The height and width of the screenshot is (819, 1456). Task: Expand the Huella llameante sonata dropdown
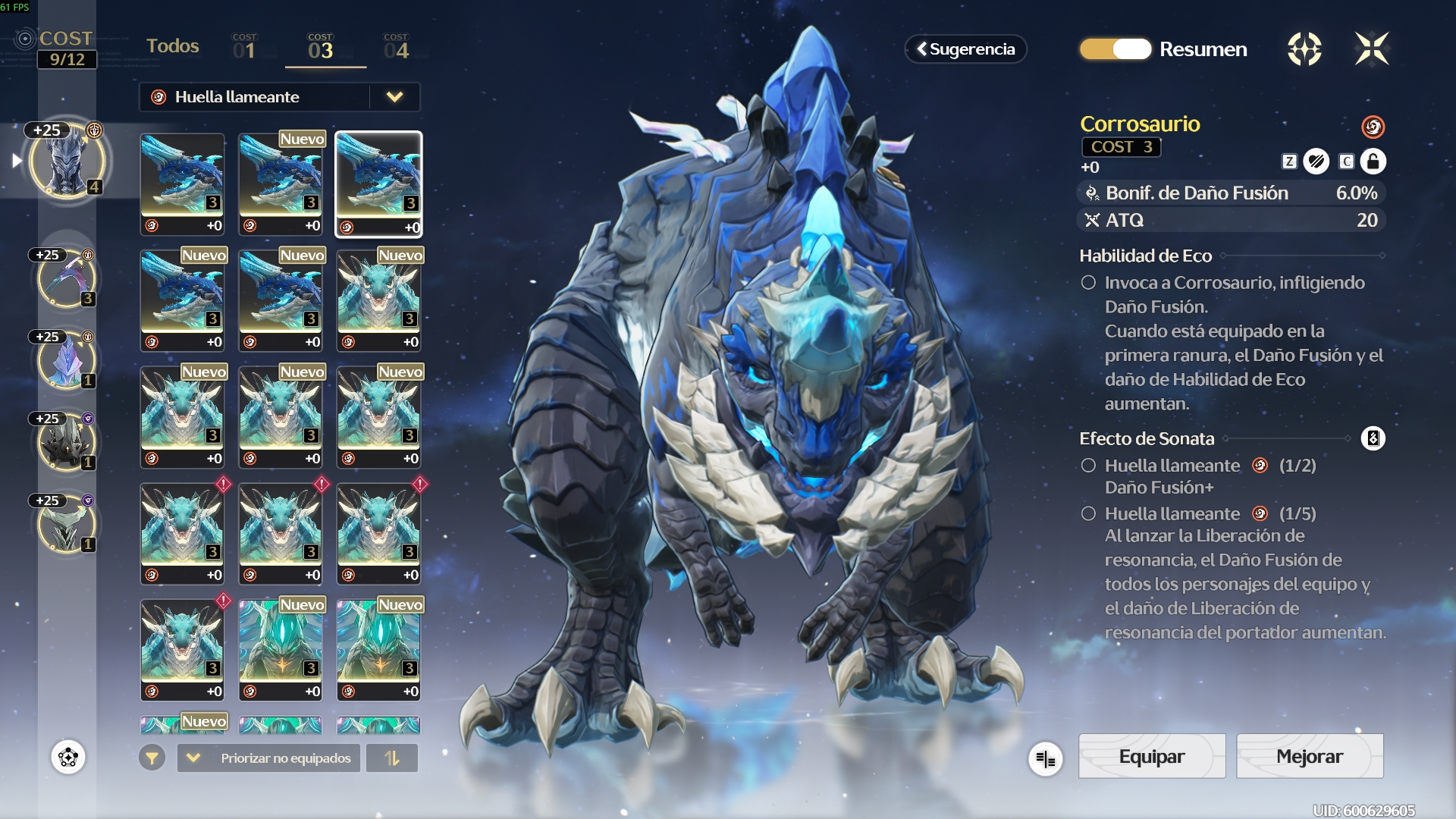394,97
